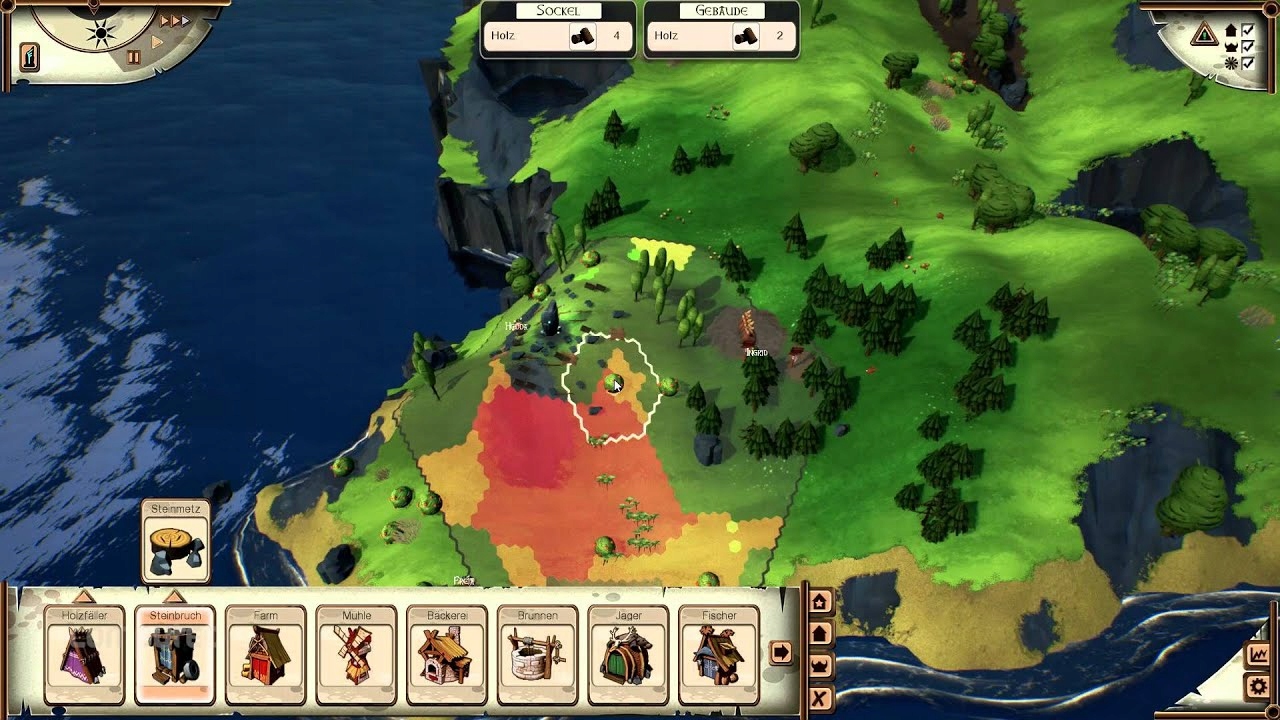Select the Mühle windmill building

(356, 655)
